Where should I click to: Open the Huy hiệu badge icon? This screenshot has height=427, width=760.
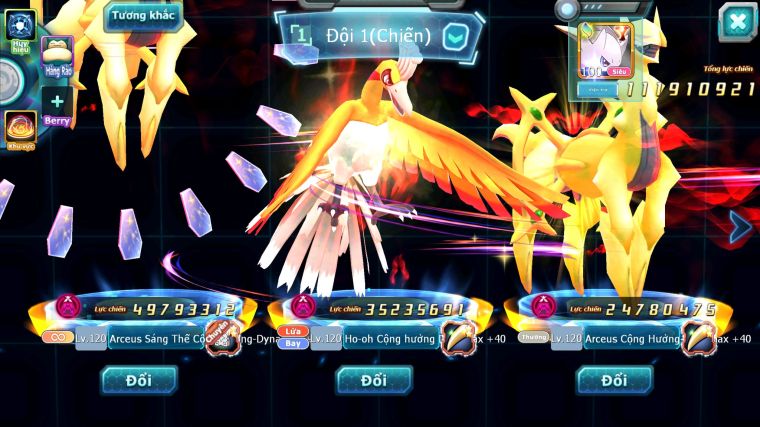point(20,27)
